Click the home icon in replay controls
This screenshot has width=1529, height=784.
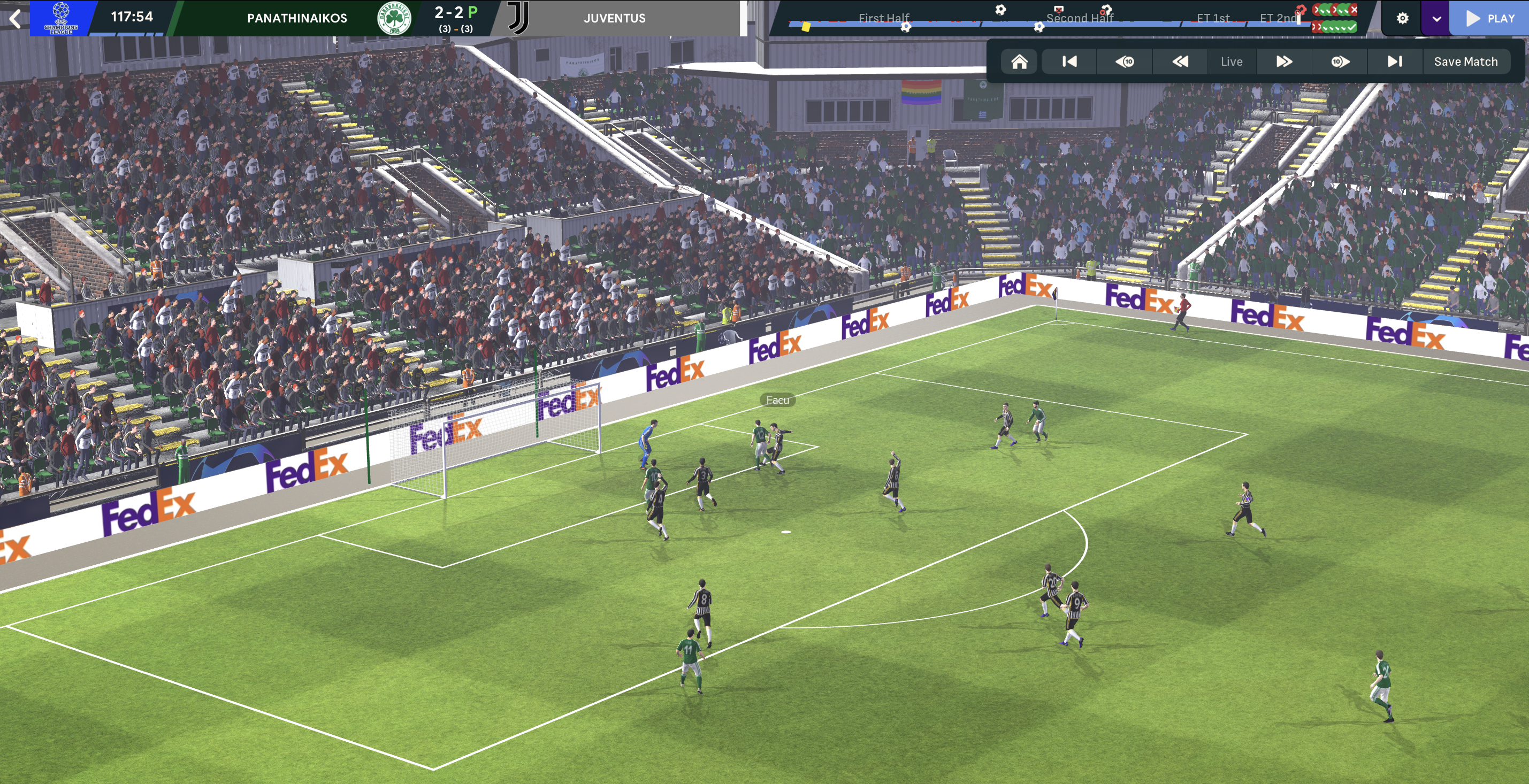(1019, 62)
